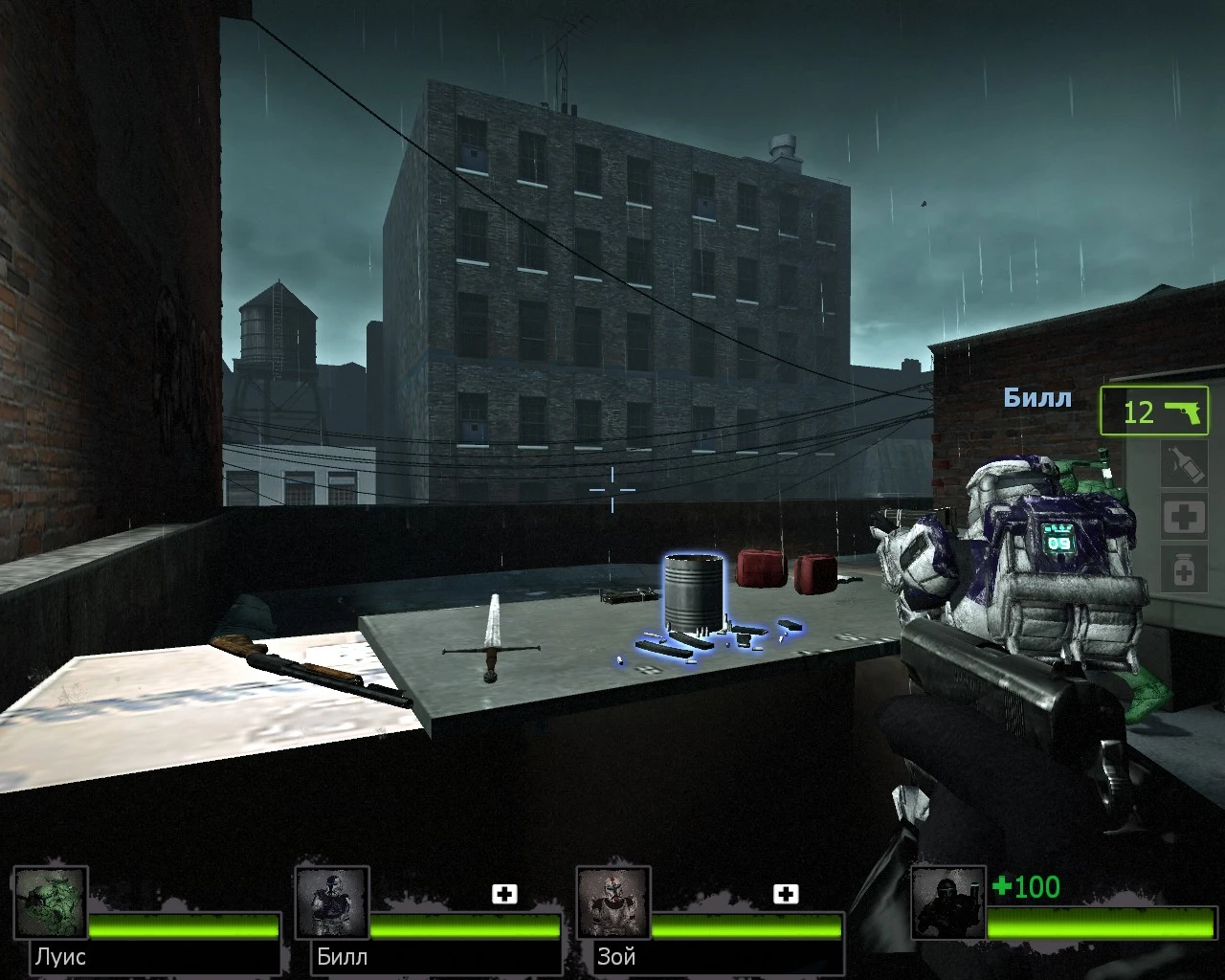Click the Molotov bottle inventory slot
The image size is (1225, 980).
point(1184,464)
